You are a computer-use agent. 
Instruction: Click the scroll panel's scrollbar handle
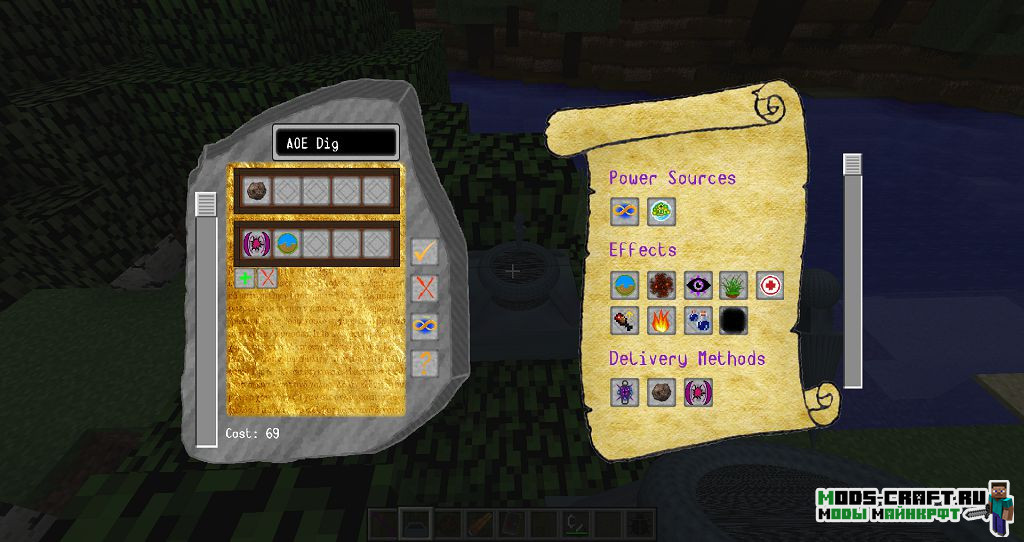click(x=852, y=165)
